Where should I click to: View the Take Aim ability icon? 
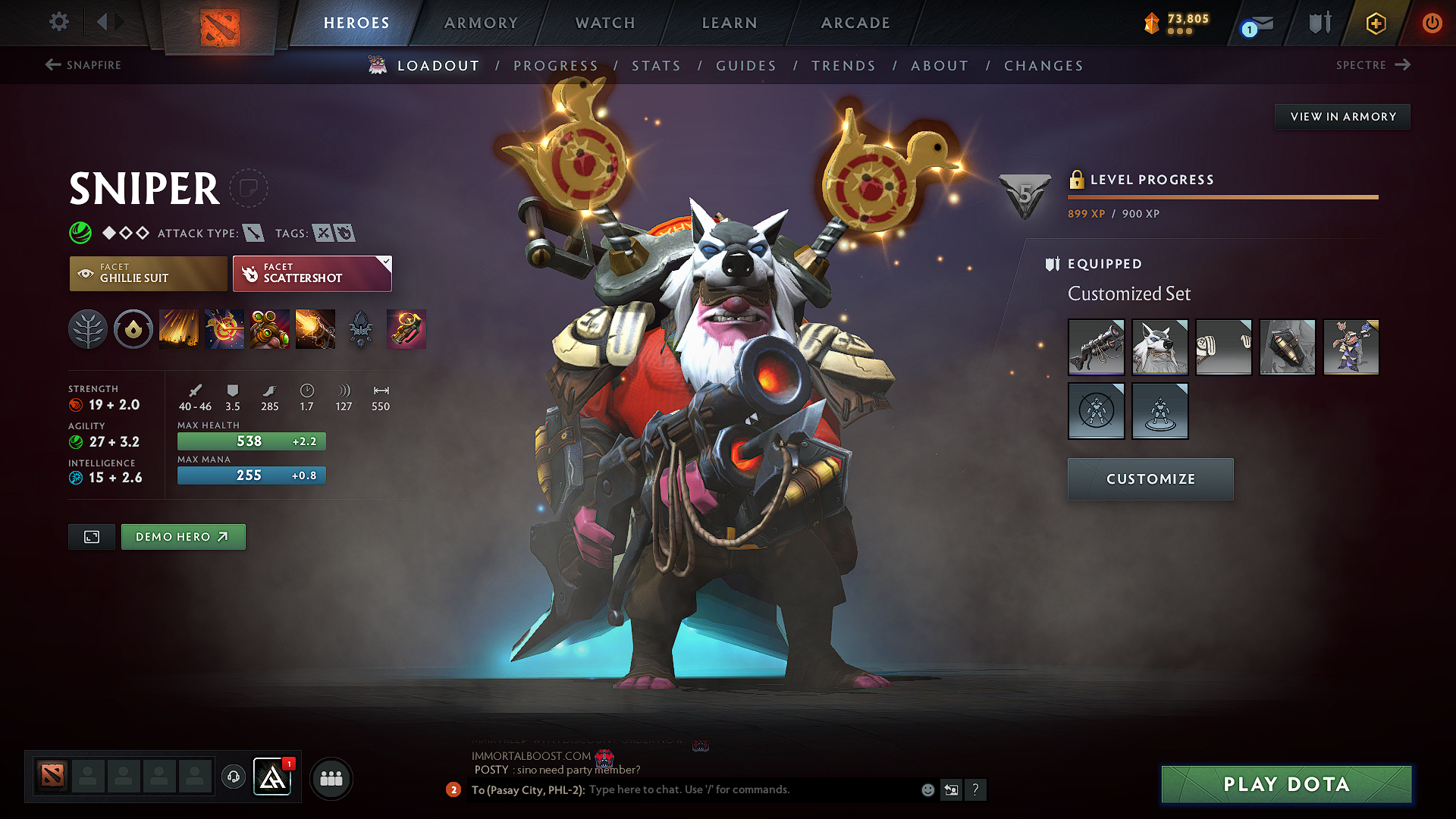[x=269, y=329]
